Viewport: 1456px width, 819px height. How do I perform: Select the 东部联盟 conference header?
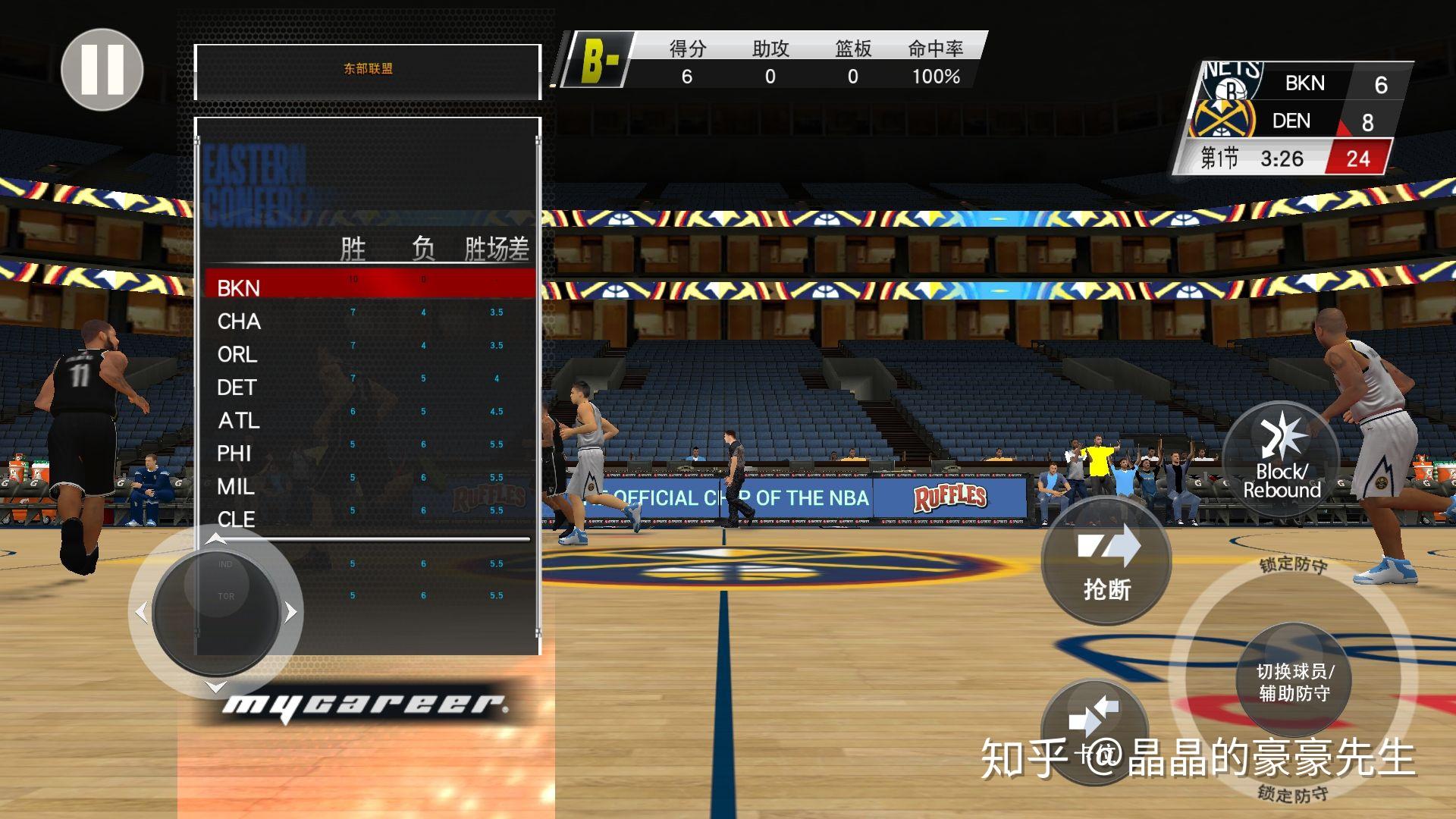[x=367, y=67]
